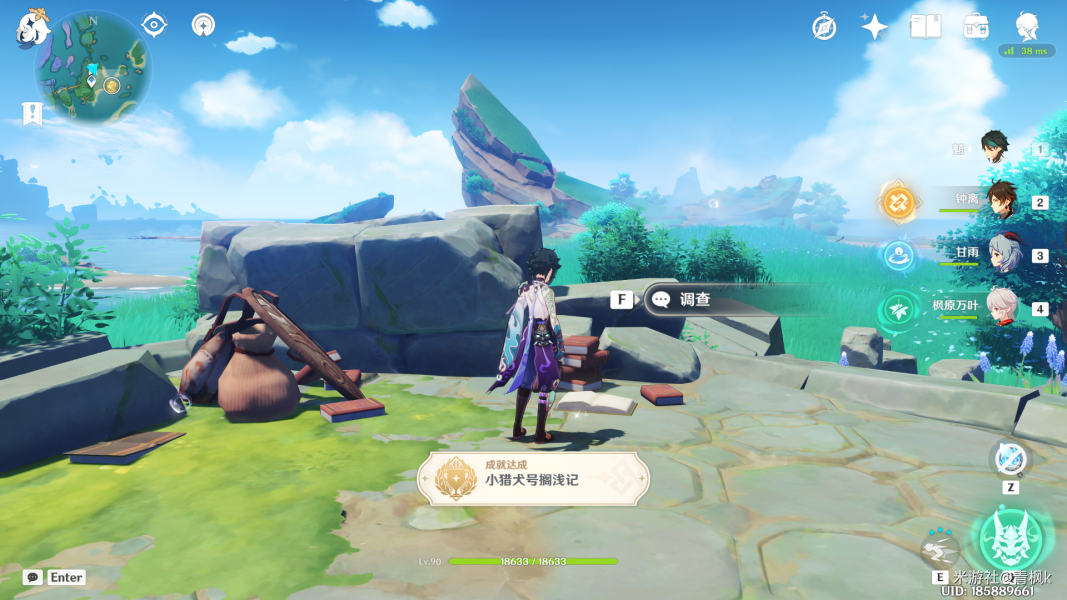Image resolution: width=1067 pixels, height=600 pixels.
Task: Open the compass events icon
Action: click(x=824, y=27)
